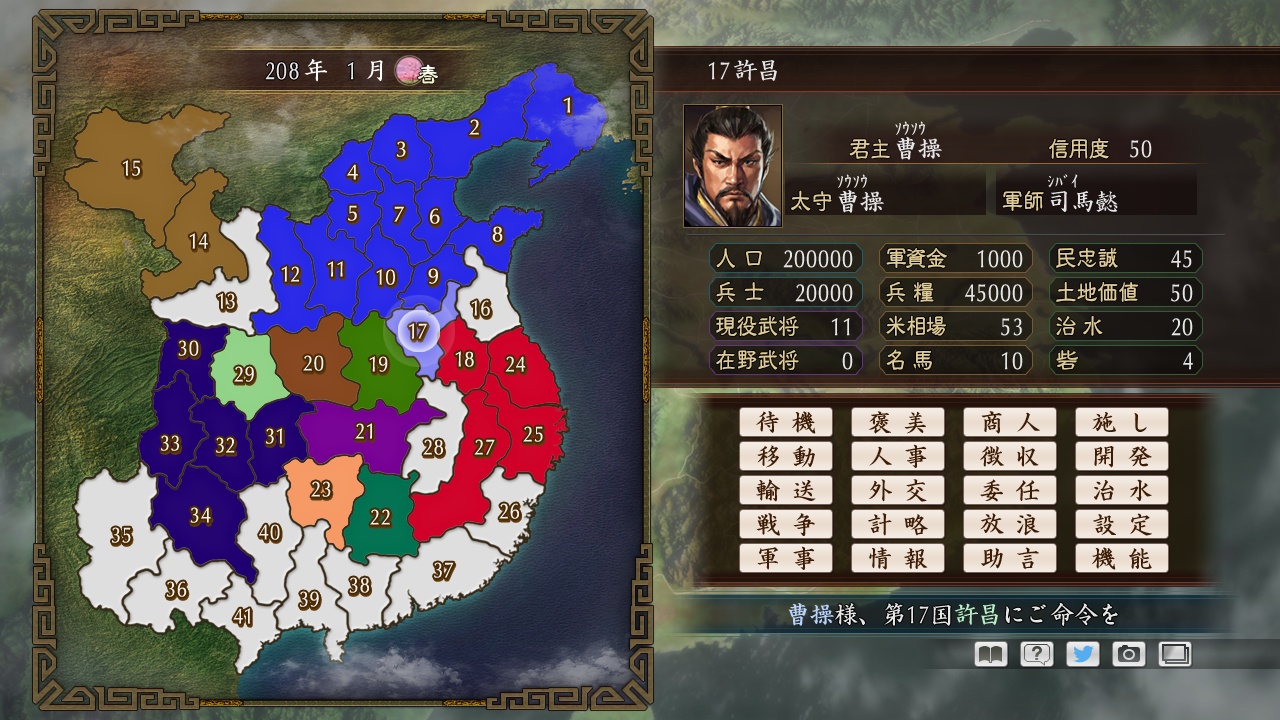Click the window display mode icon

click(1177, 654)
